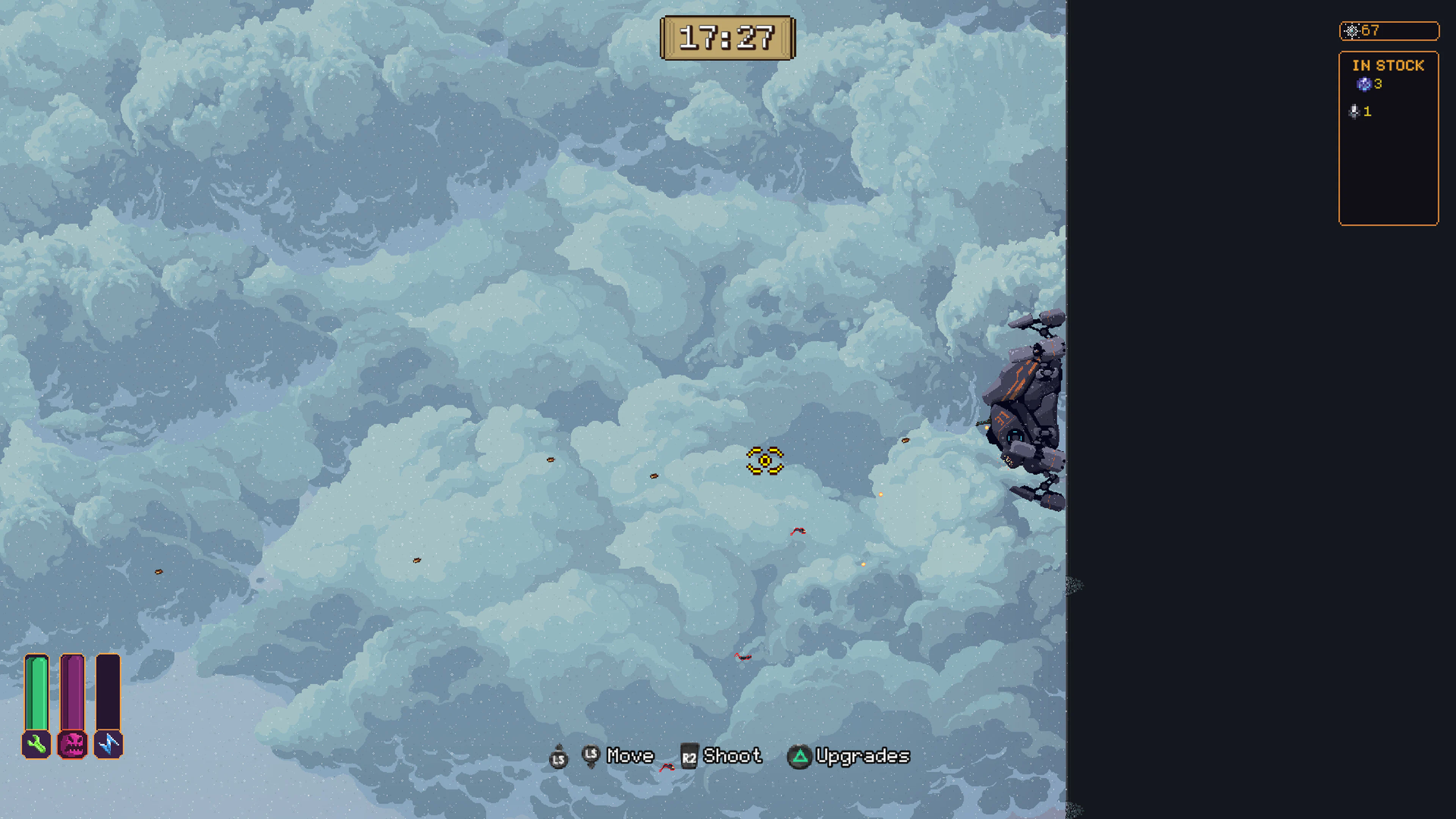Click the blue lightning bolt icon
The width and height of the screenshot is (1456, 819).
point(108,744)
